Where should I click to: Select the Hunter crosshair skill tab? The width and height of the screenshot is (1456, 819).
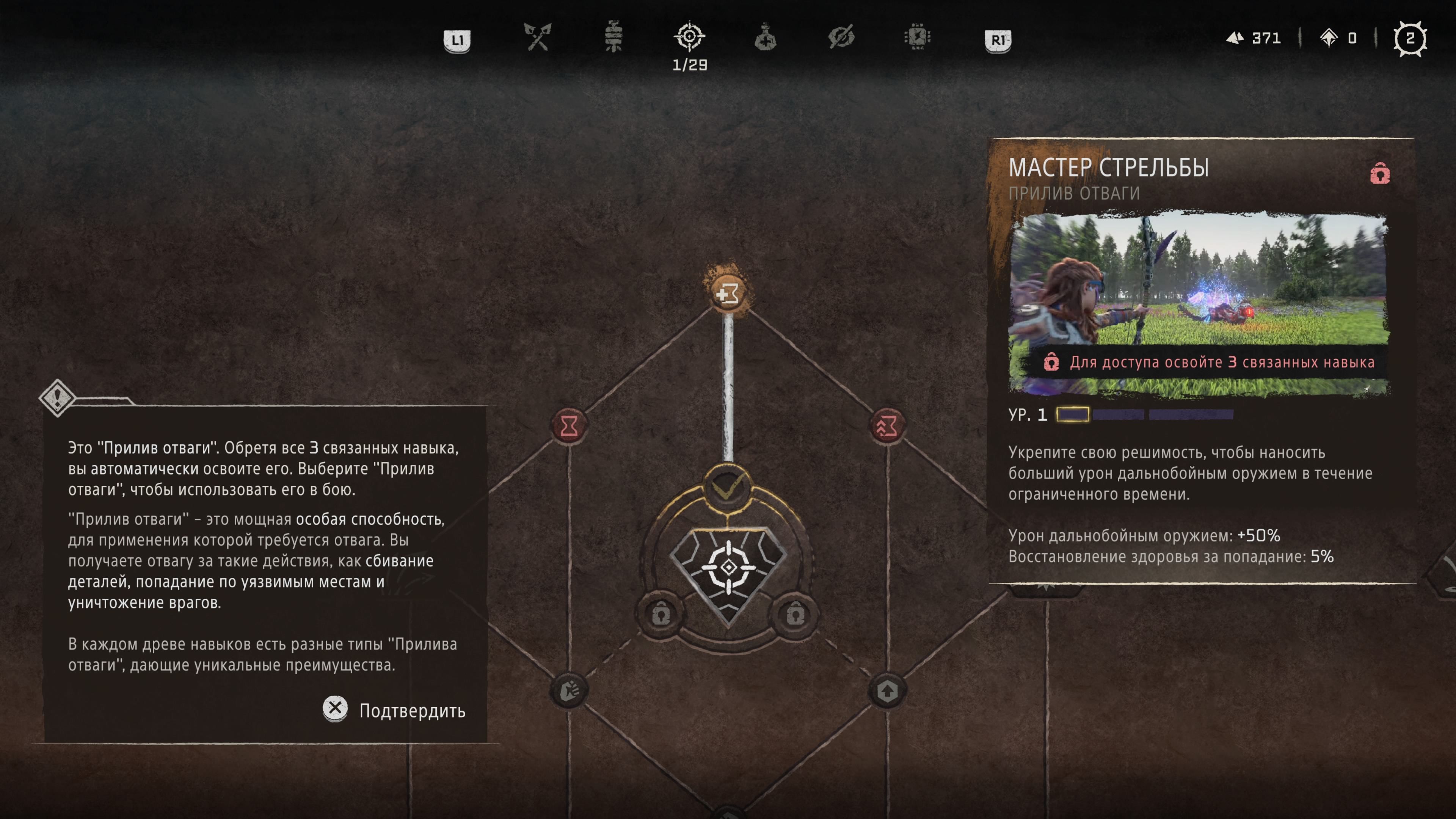690,38
